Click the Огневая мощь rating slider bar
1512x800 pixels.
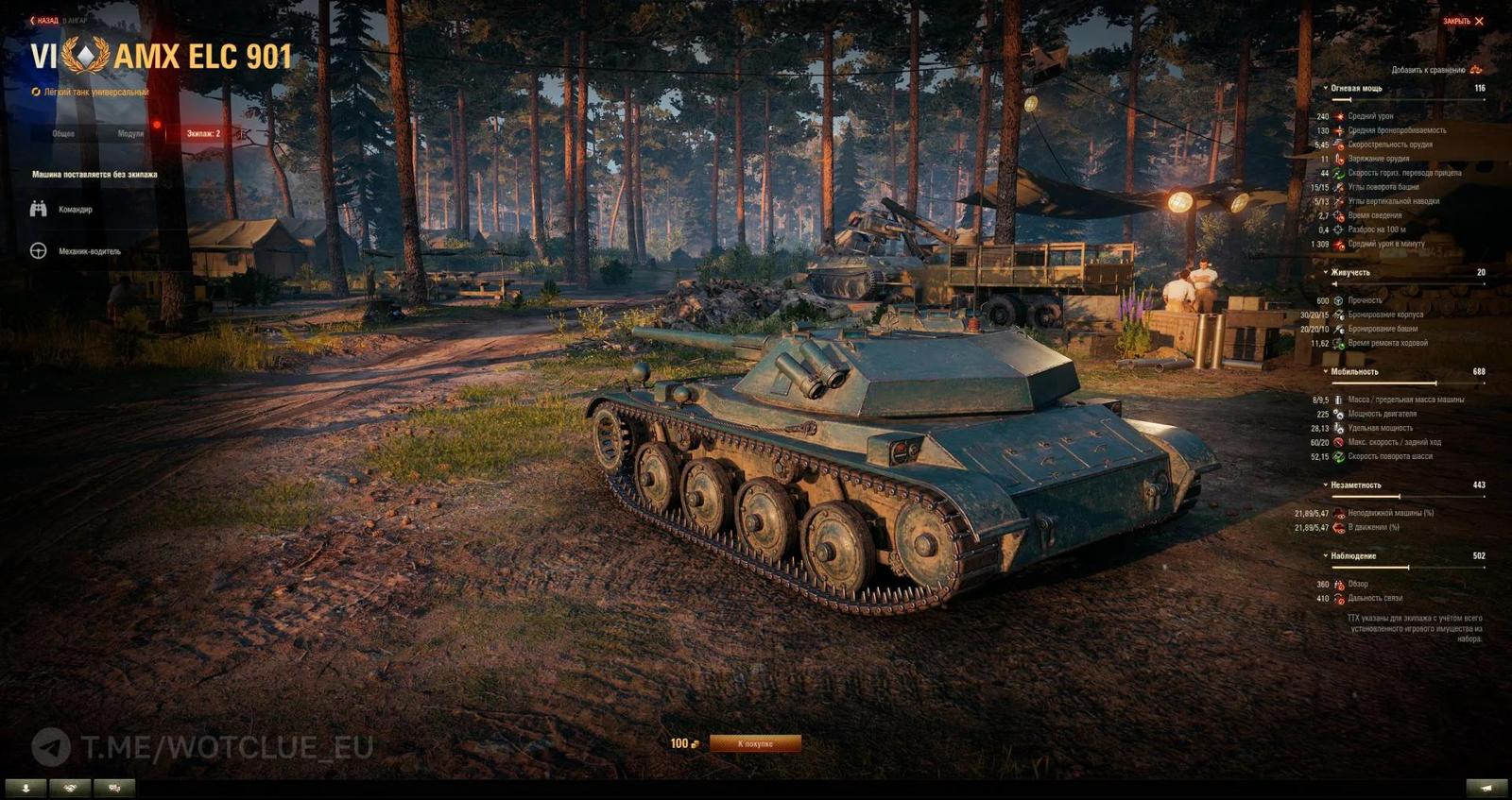pyautogui.click(x=1408, y=100)
